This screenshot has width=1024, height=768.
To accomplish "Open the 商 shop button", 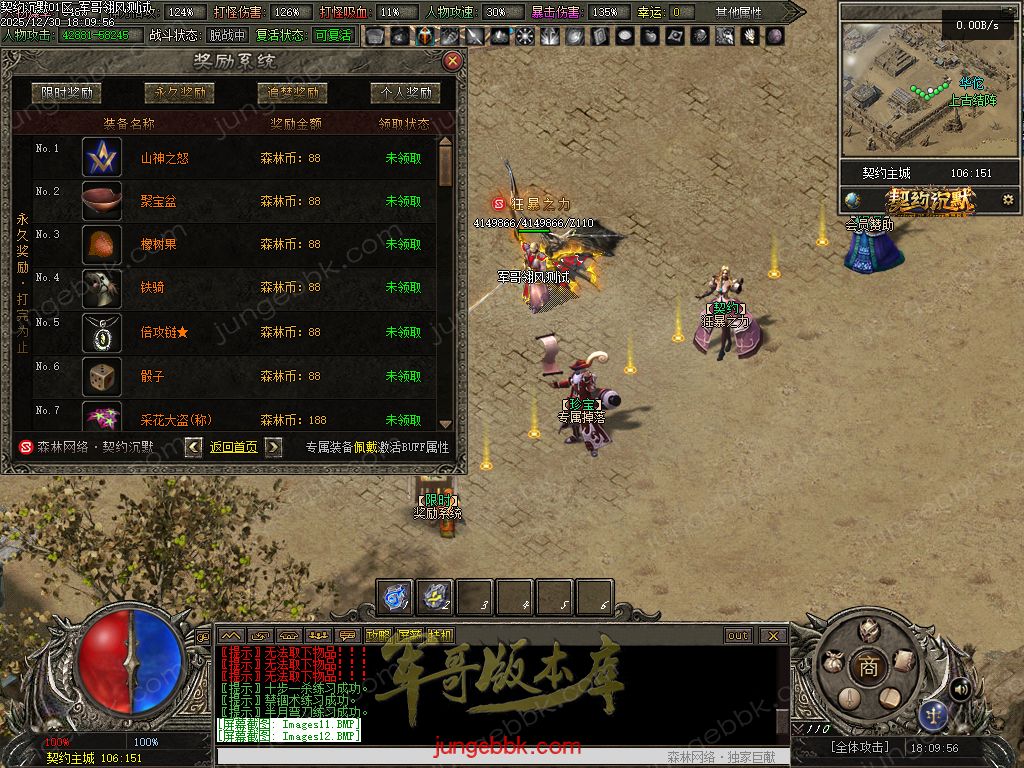I will pyautogui.click(x=868, y=666).
